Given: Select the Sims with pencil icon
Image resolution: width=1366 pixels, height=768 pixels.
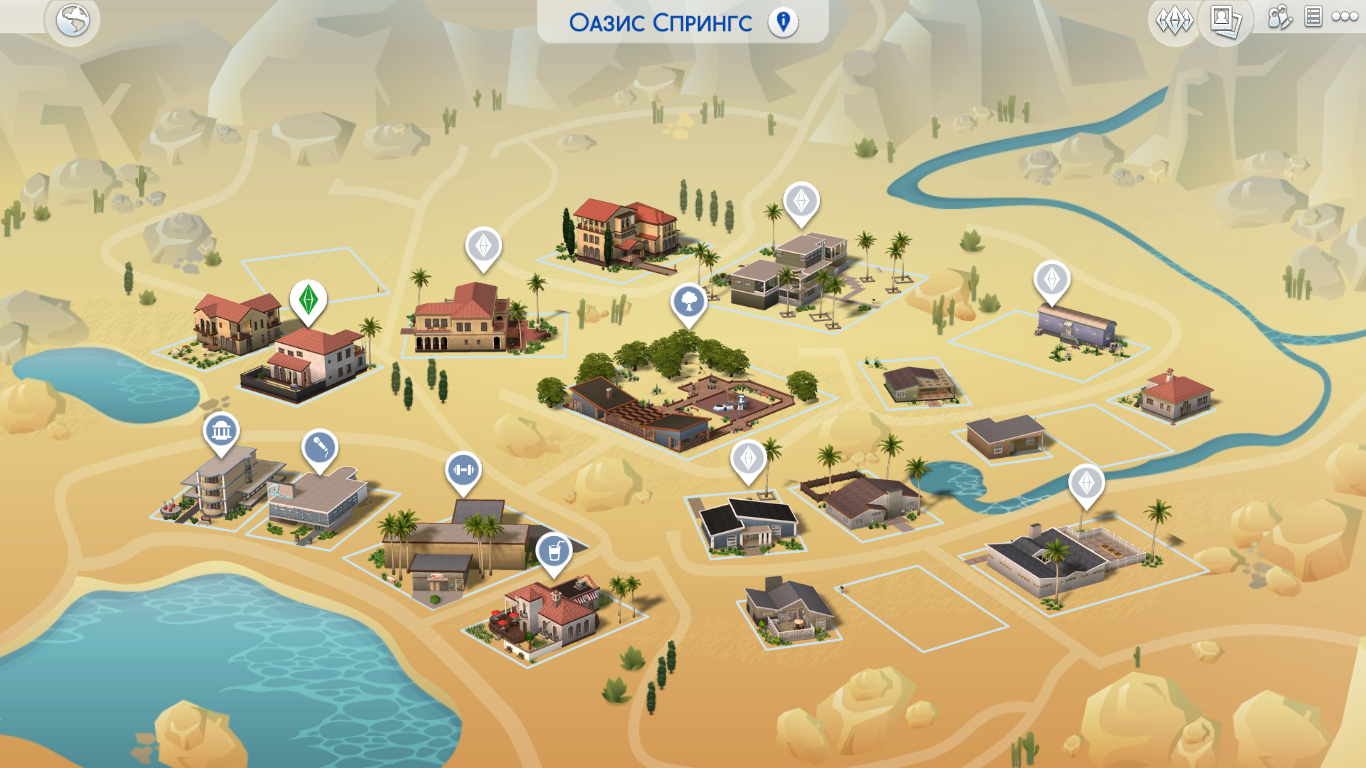Looking at the screenshot, I should [1280, 18].
